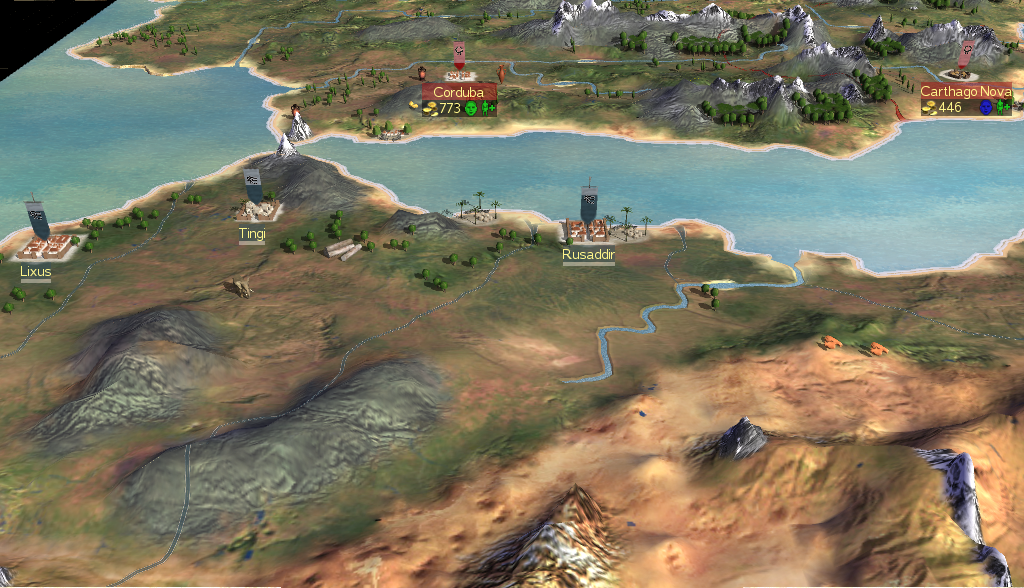The width and height of the screenshot is (1024, 588).
Task: Select the Corduba settlement label
Action: coord(459,92)
